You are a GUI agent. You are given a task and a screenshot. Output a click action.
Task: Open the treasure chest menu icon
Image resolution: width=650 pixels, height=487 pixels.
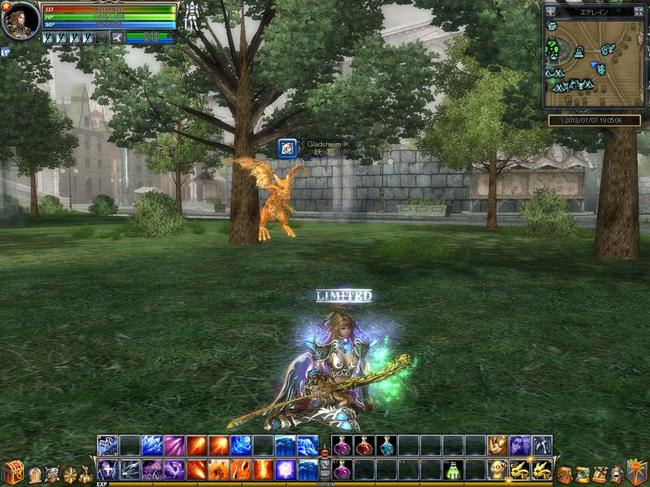12,472
